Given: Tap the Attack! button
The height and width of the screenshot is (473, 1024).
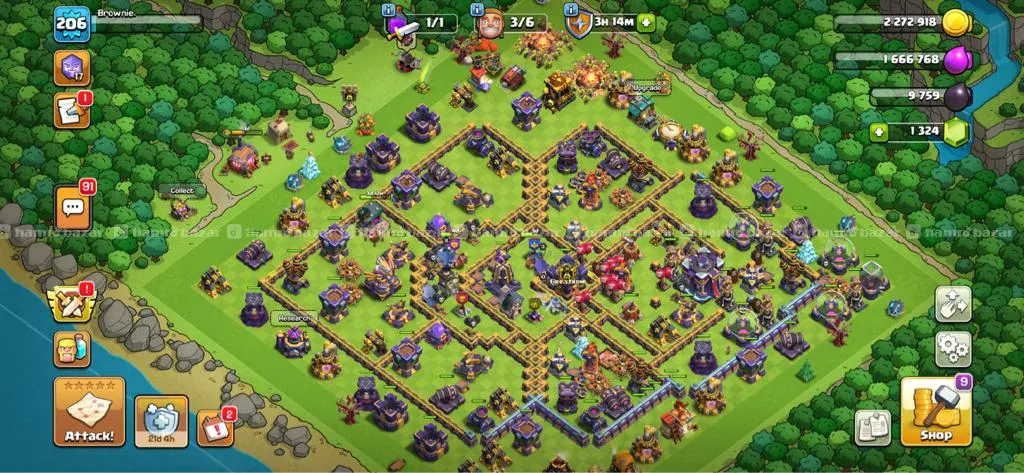Looking at the screenshot, I should [x=89, y=411].
